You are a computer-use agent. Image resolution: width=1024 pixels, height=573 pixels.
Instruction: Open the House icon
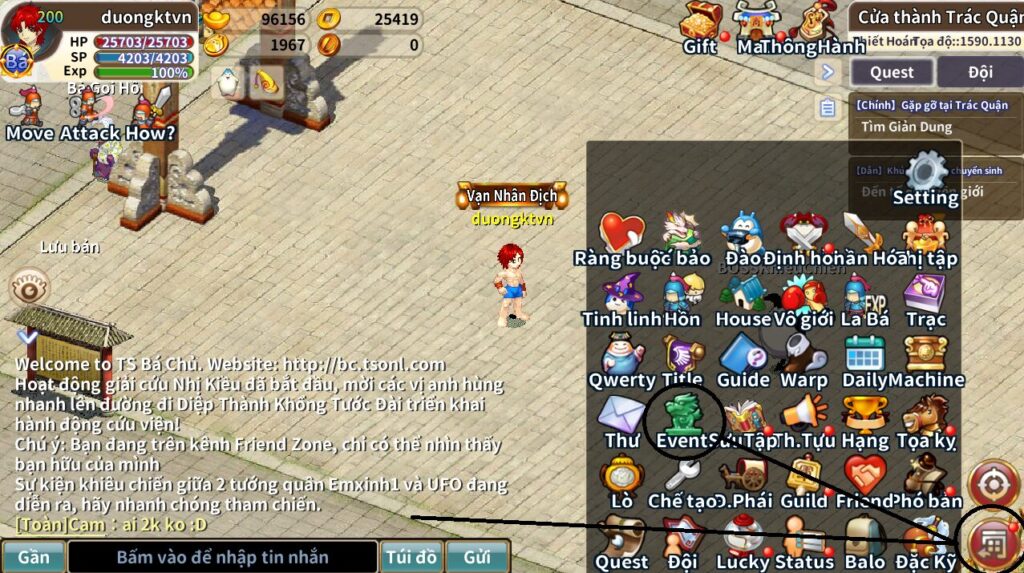[x=743, y=297]
